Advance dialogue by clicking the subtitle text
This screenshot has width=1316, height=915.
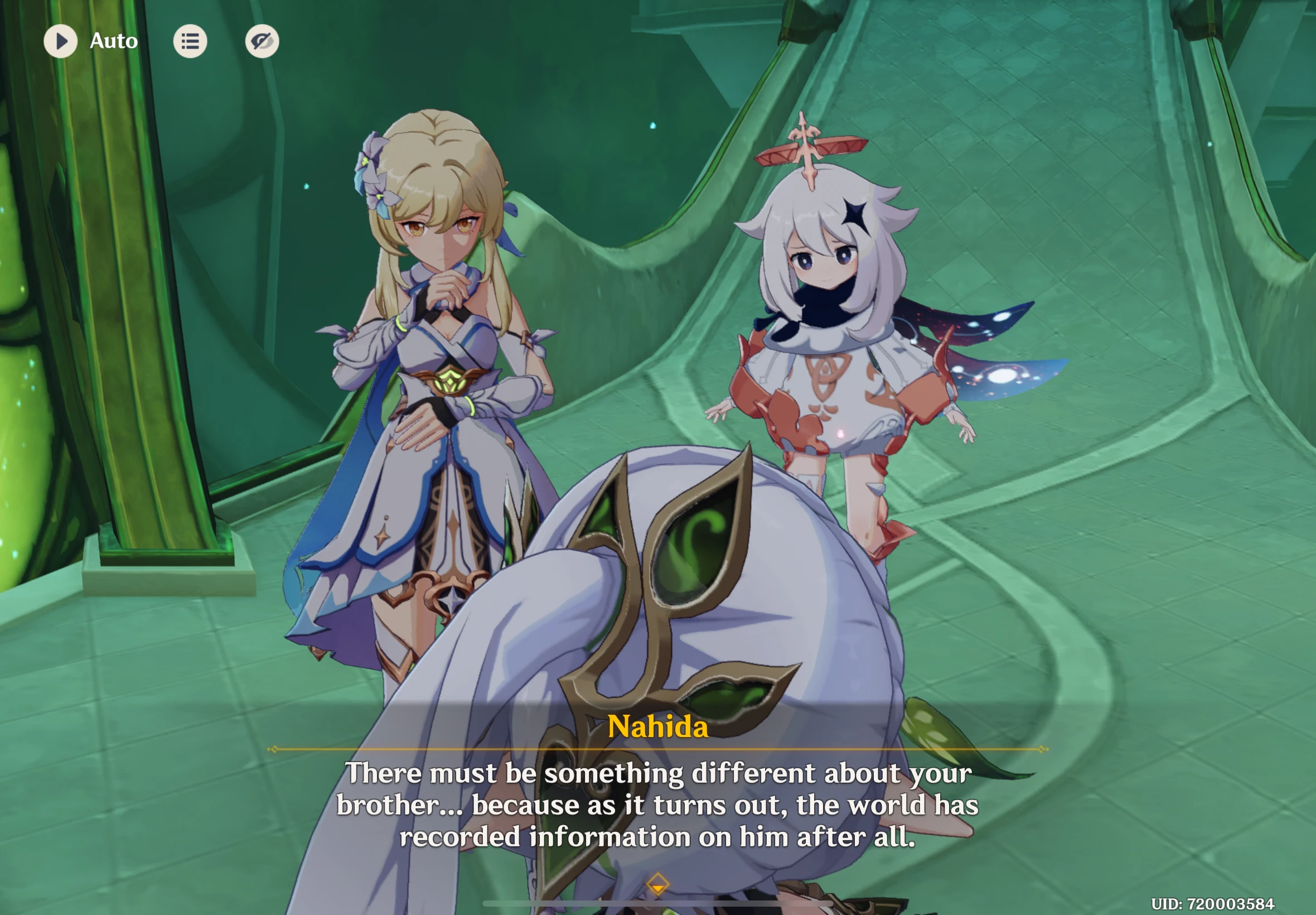[657, 805]
